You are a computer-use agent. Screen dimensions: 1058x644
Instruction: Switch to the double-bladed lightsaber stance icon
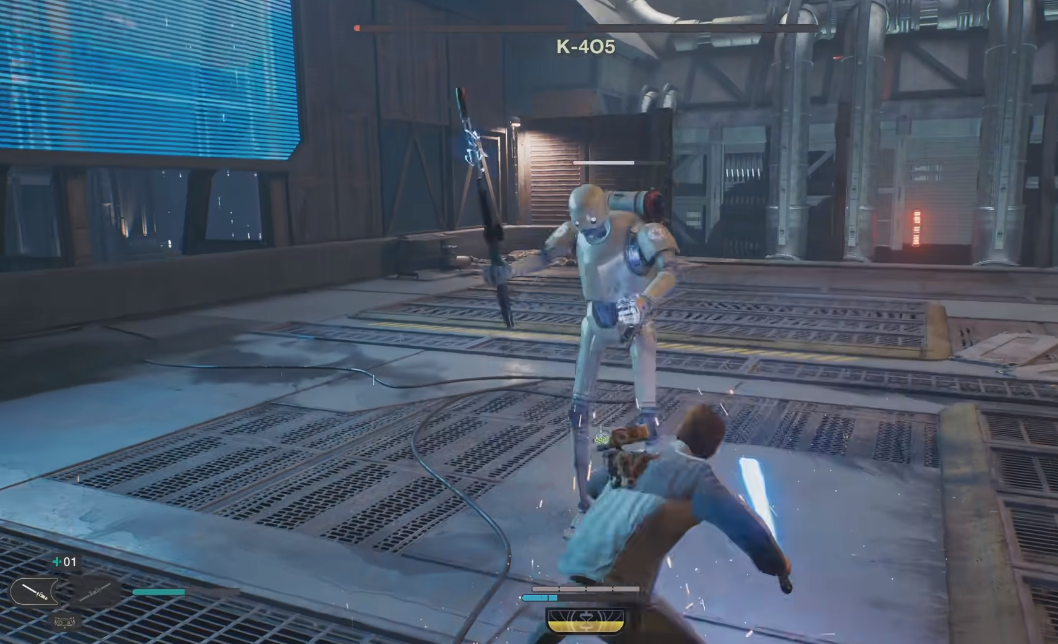click(95, 592)
